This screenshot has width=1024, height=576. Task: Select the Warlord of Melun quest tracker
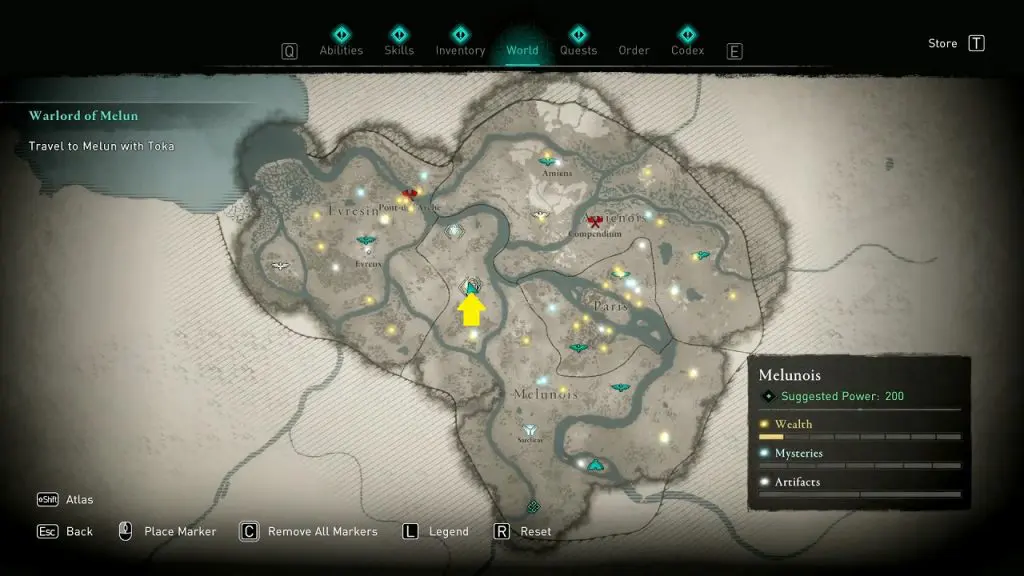coord(84,116)
